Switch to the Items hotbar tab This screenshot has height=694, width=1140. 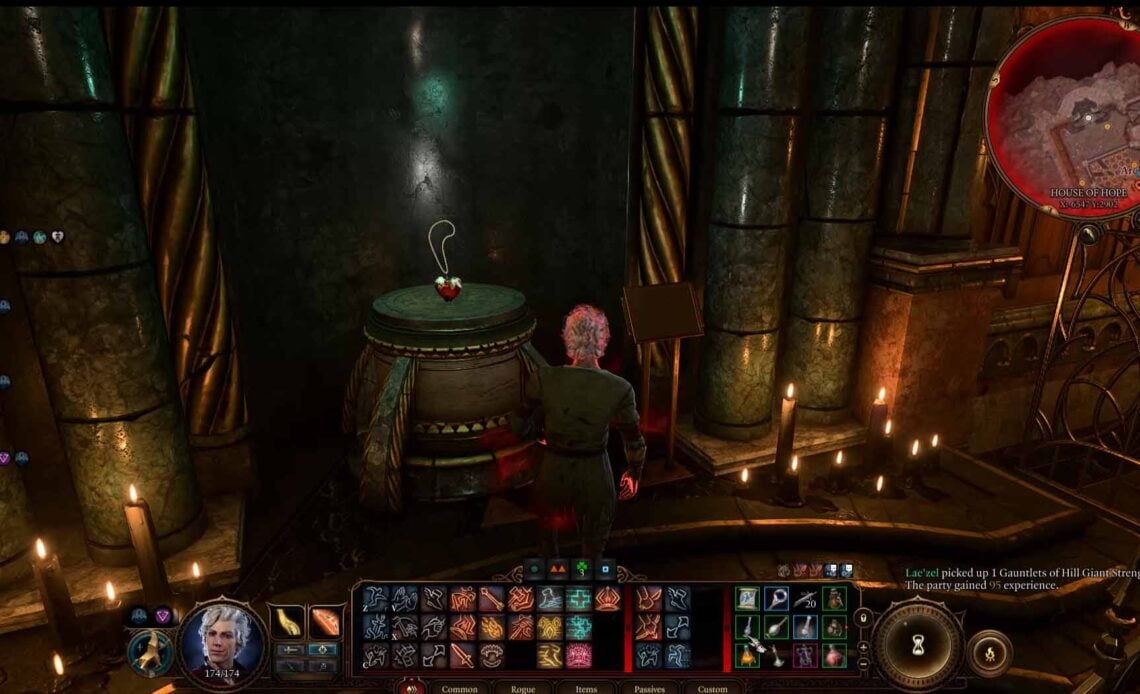pyautogui.click(x=586, y=688)
